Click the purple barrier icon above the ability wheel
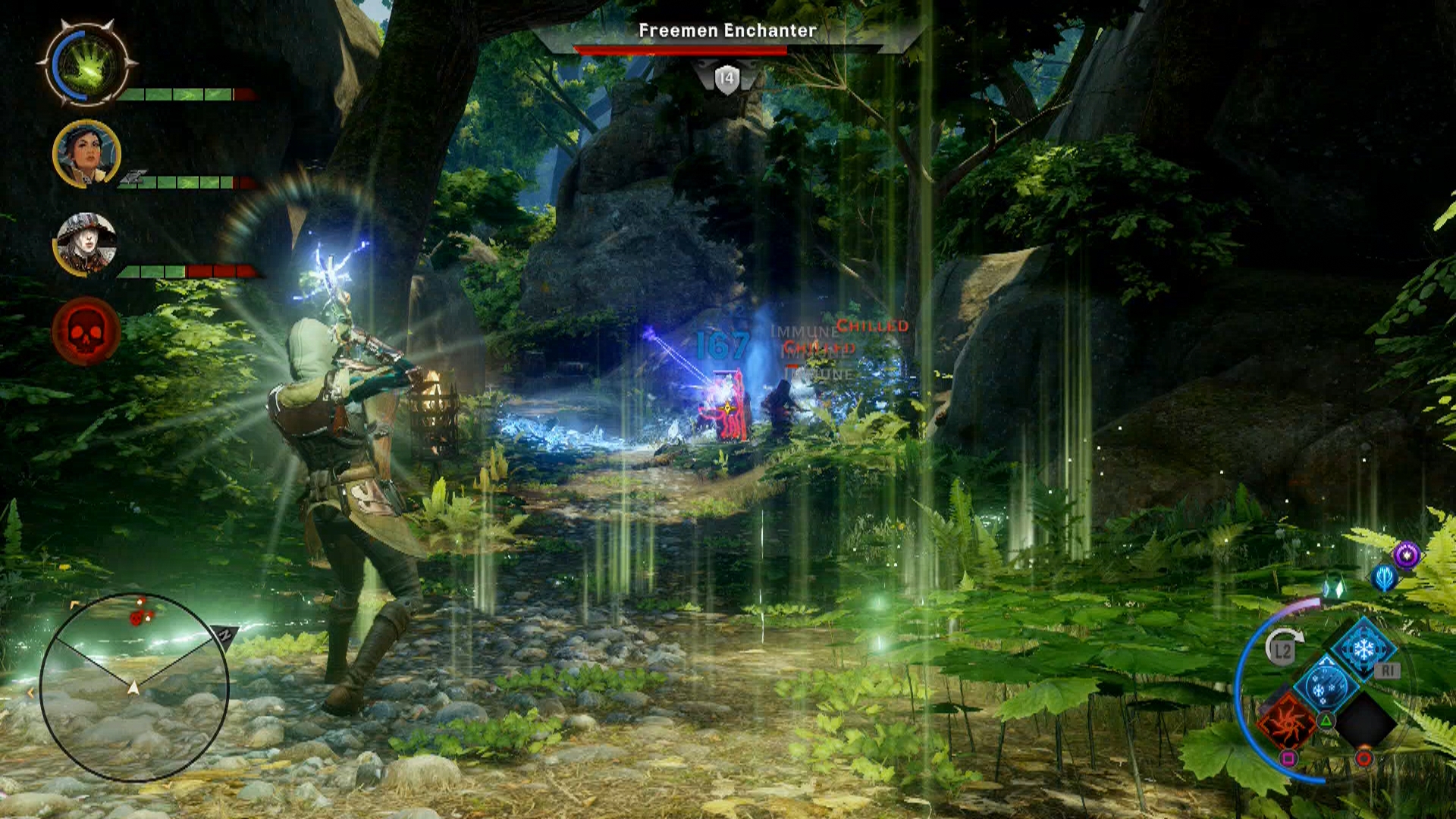 pyautogui.click(x=1405, y=555)
